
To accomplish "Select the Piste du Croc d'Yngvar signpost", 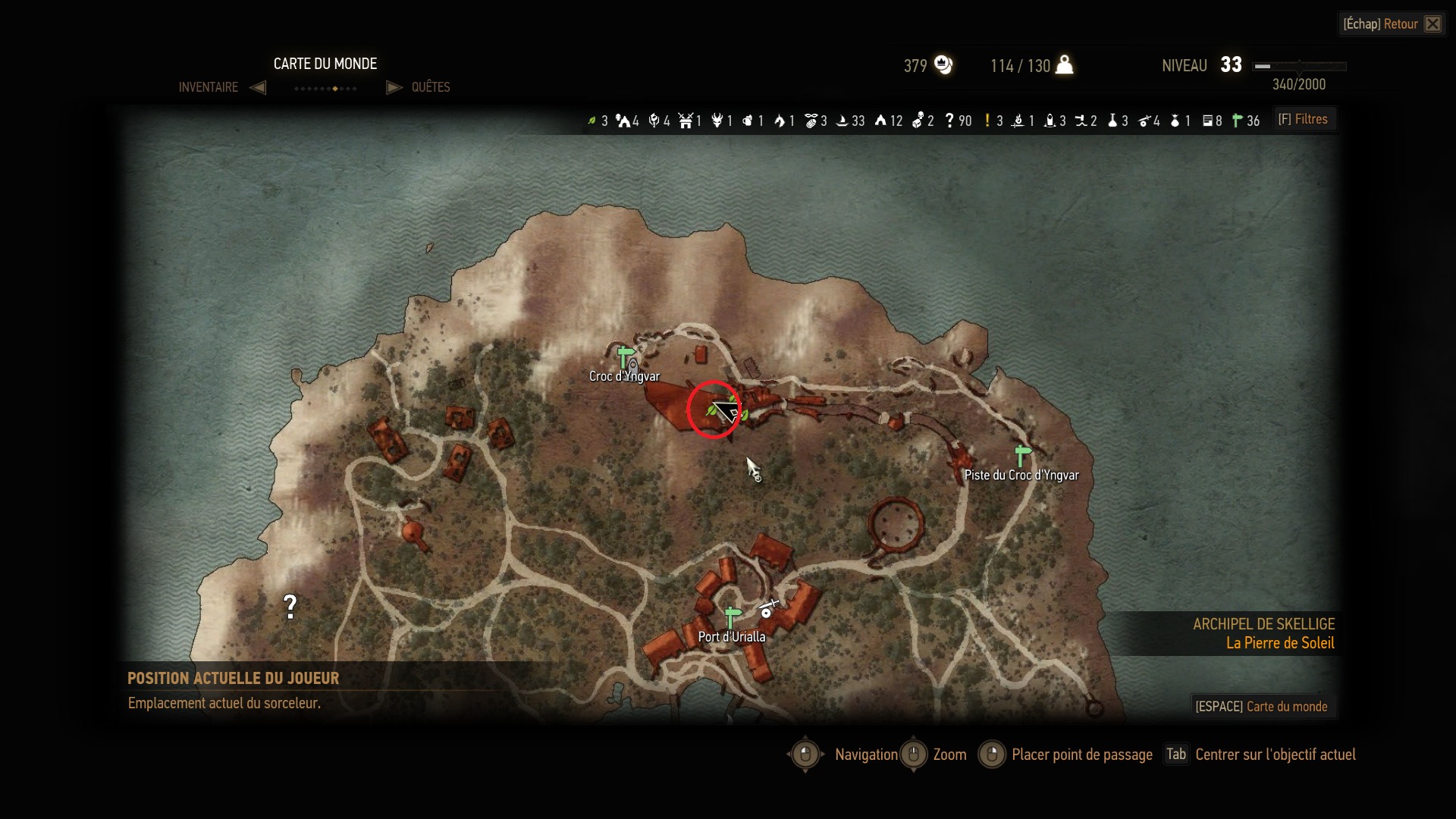I will (x=1022, y=456).
